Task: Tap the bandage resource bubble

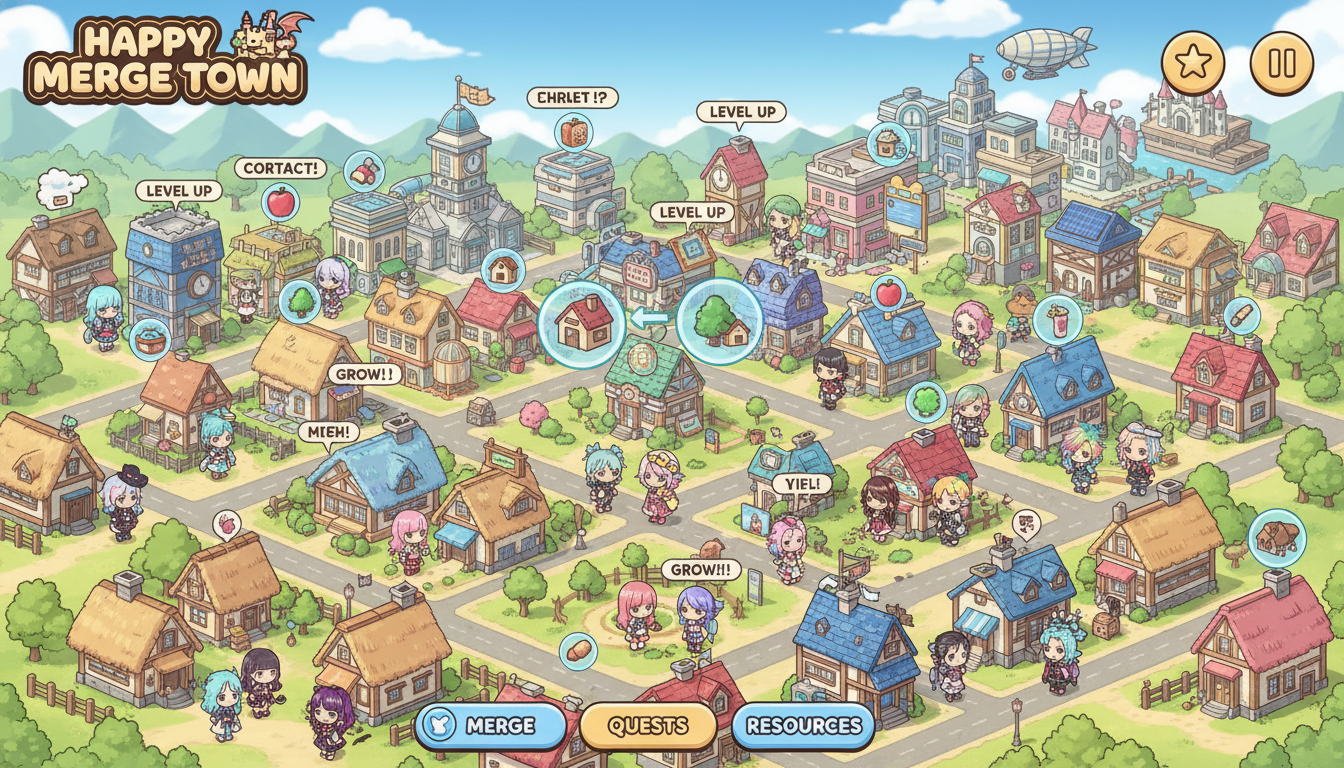Action: [1241, 316]
